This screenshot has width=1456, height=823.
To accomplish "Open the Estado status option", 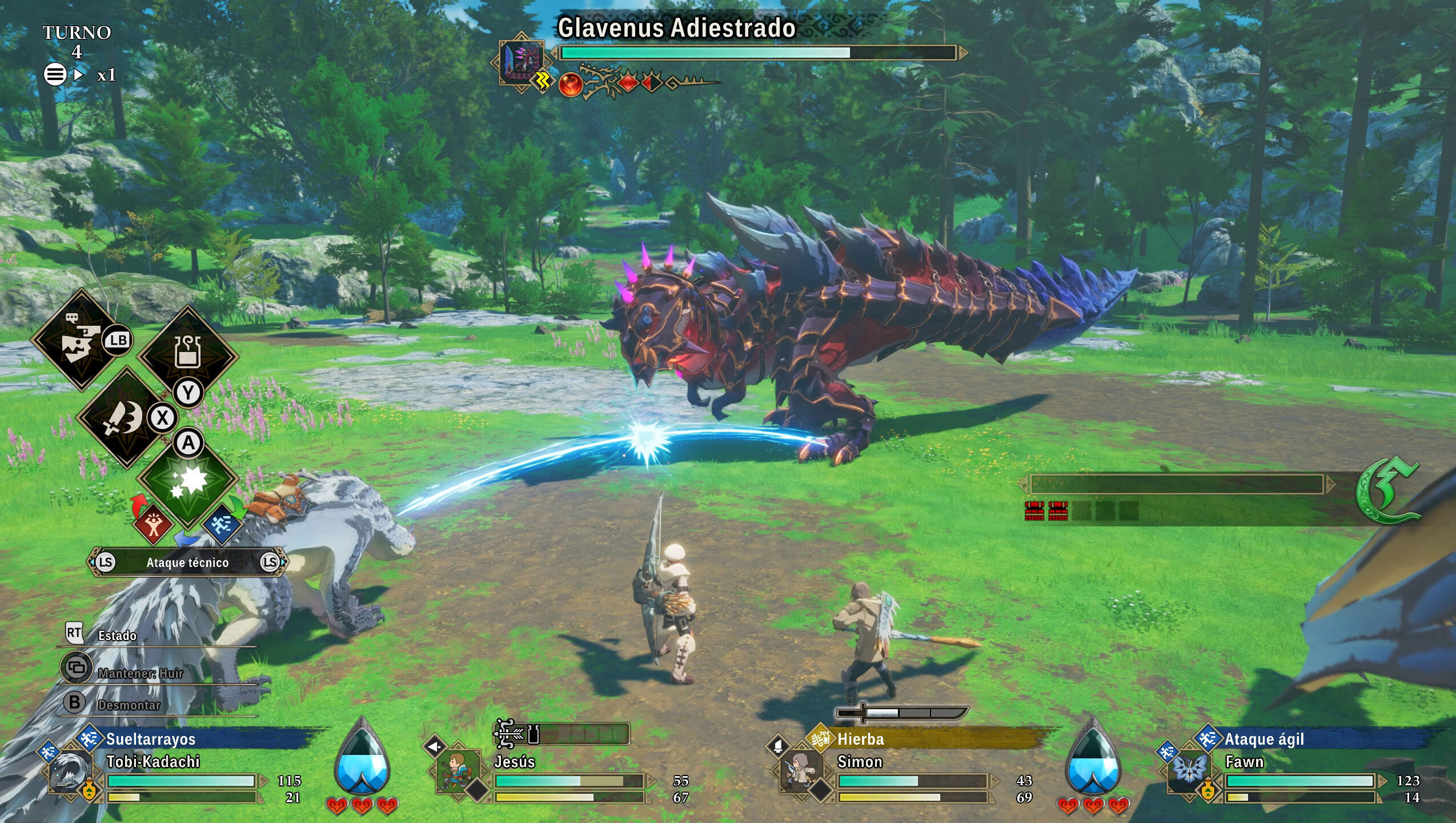I will (x=117, y=635).
